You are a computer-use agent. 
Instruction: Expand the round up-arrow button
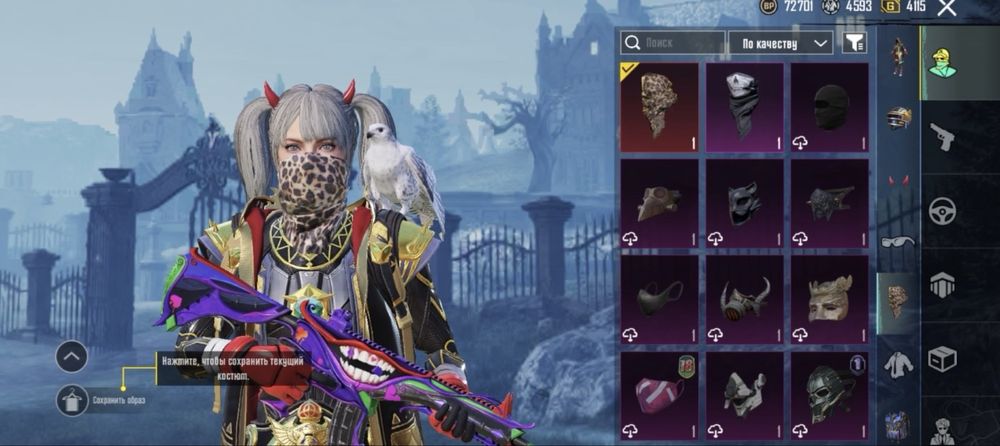pos(72,356)
